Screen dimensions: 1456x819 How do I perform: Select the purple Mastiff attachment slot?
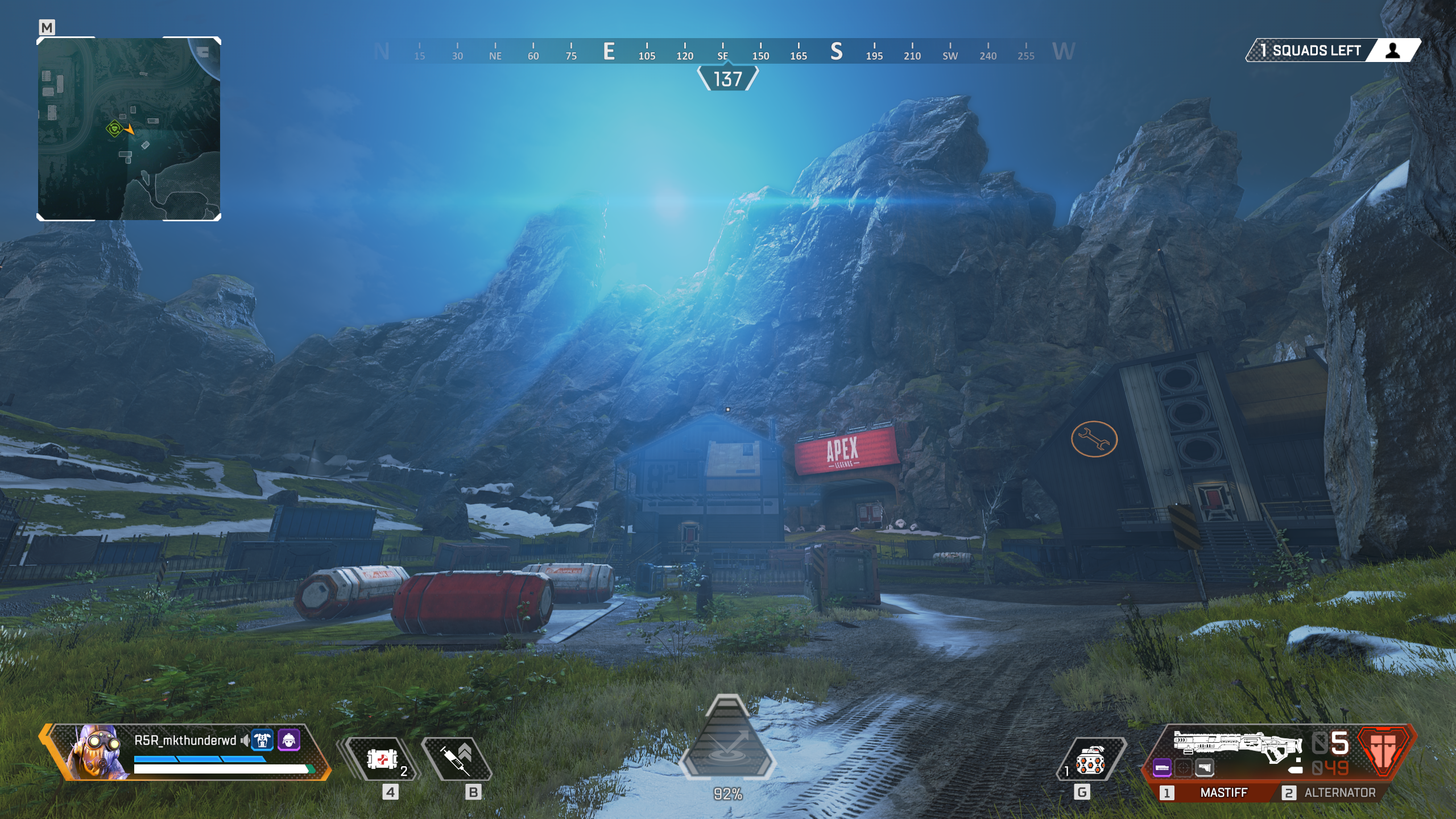tap(1162, 768)
